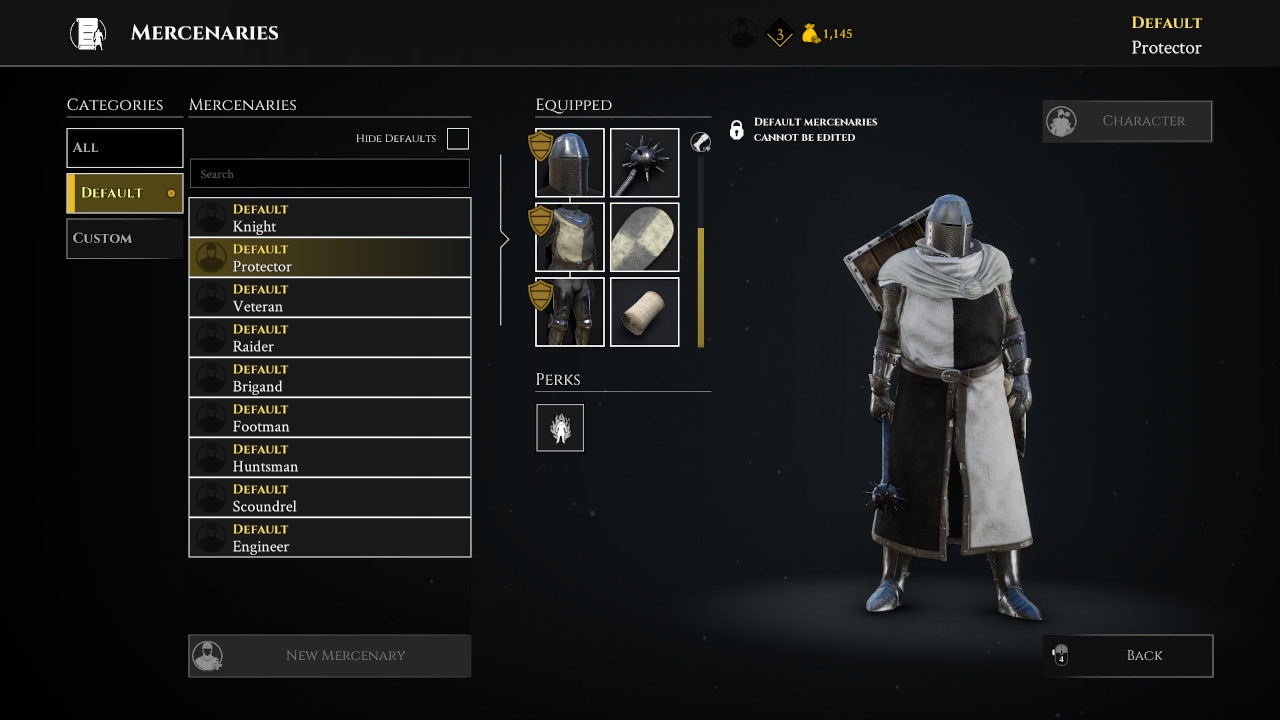Select the All category
Image resolution: width=1280 pixels, height=720 pixels.
click(x=125, y=148)
